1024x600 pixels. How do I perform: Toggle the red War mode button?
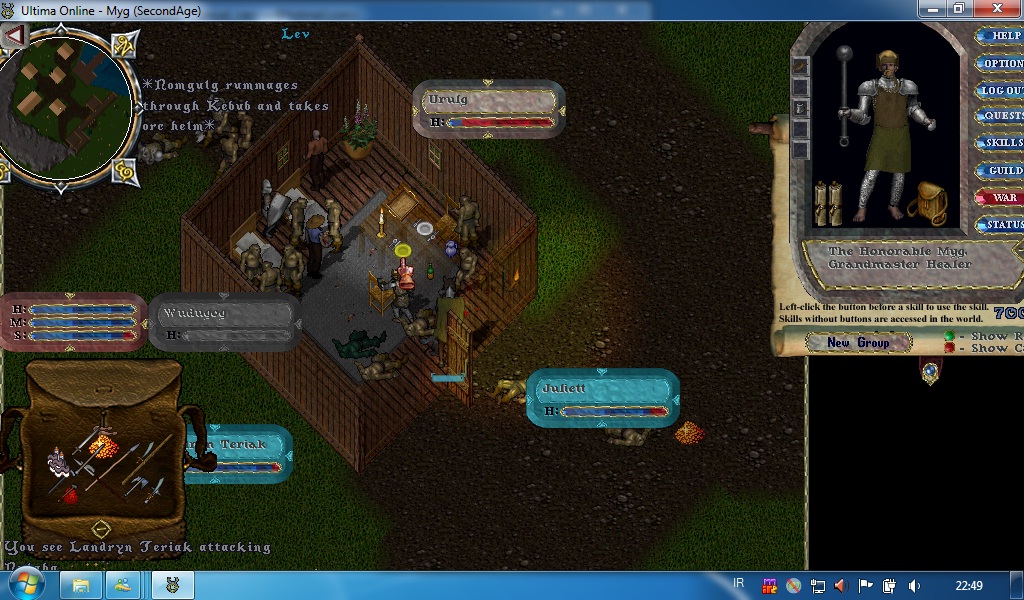pyautogui.click(x=1000, y=198)
